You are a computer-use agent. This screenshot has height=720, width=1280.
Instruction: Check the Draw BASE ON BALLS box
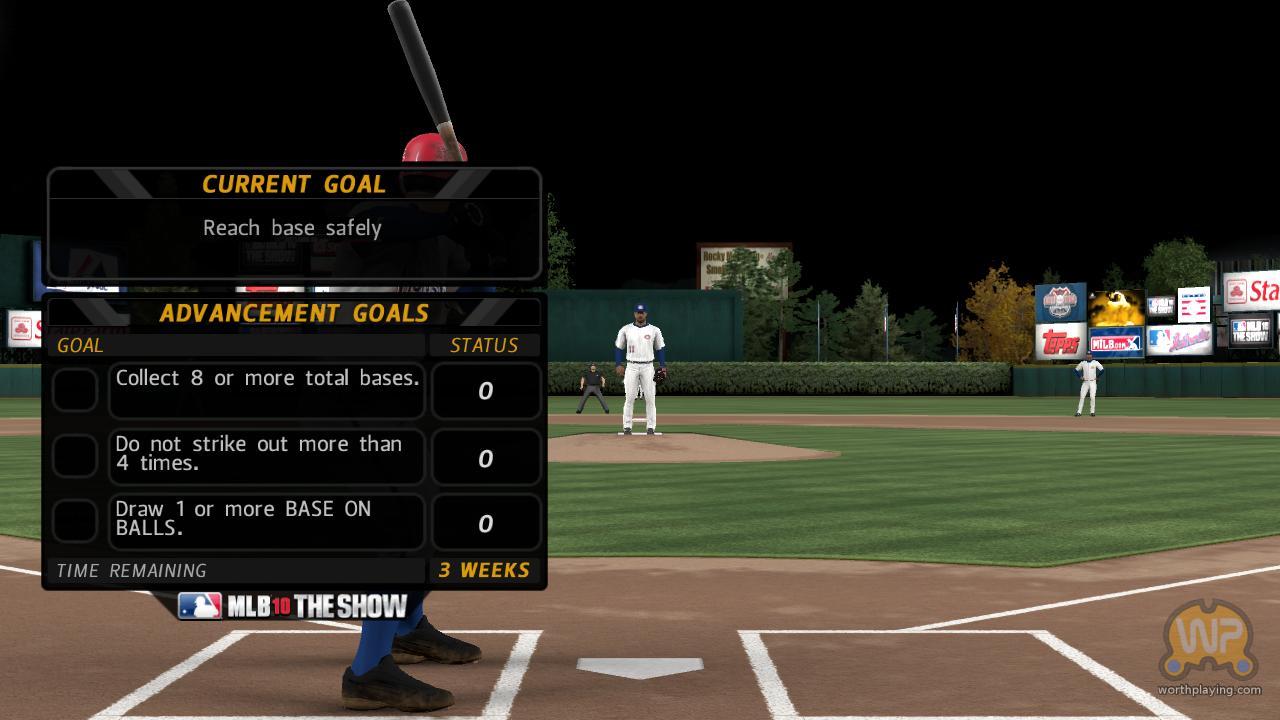click(x=75, y=521)
